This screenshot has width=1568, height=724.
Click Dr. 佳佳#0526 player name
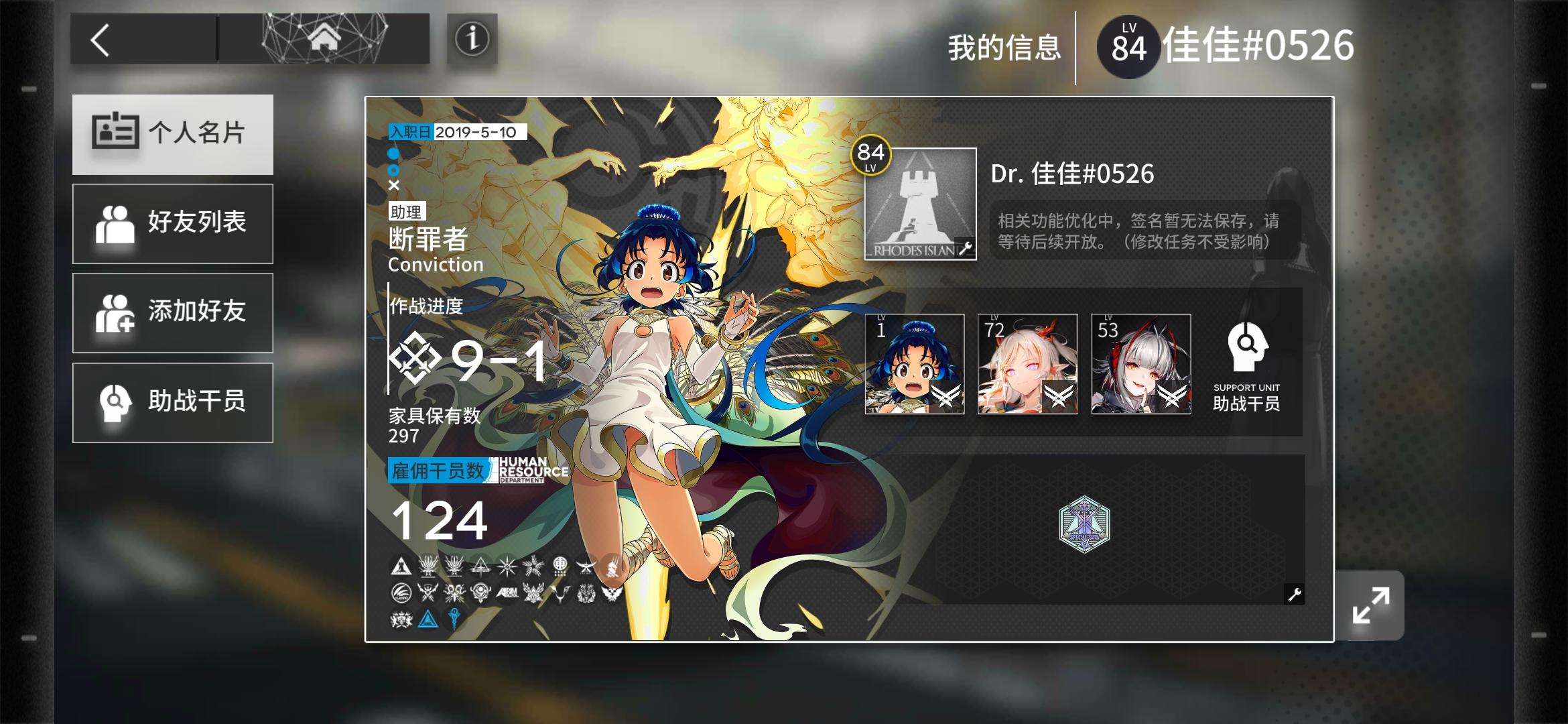coord(1071,173)
